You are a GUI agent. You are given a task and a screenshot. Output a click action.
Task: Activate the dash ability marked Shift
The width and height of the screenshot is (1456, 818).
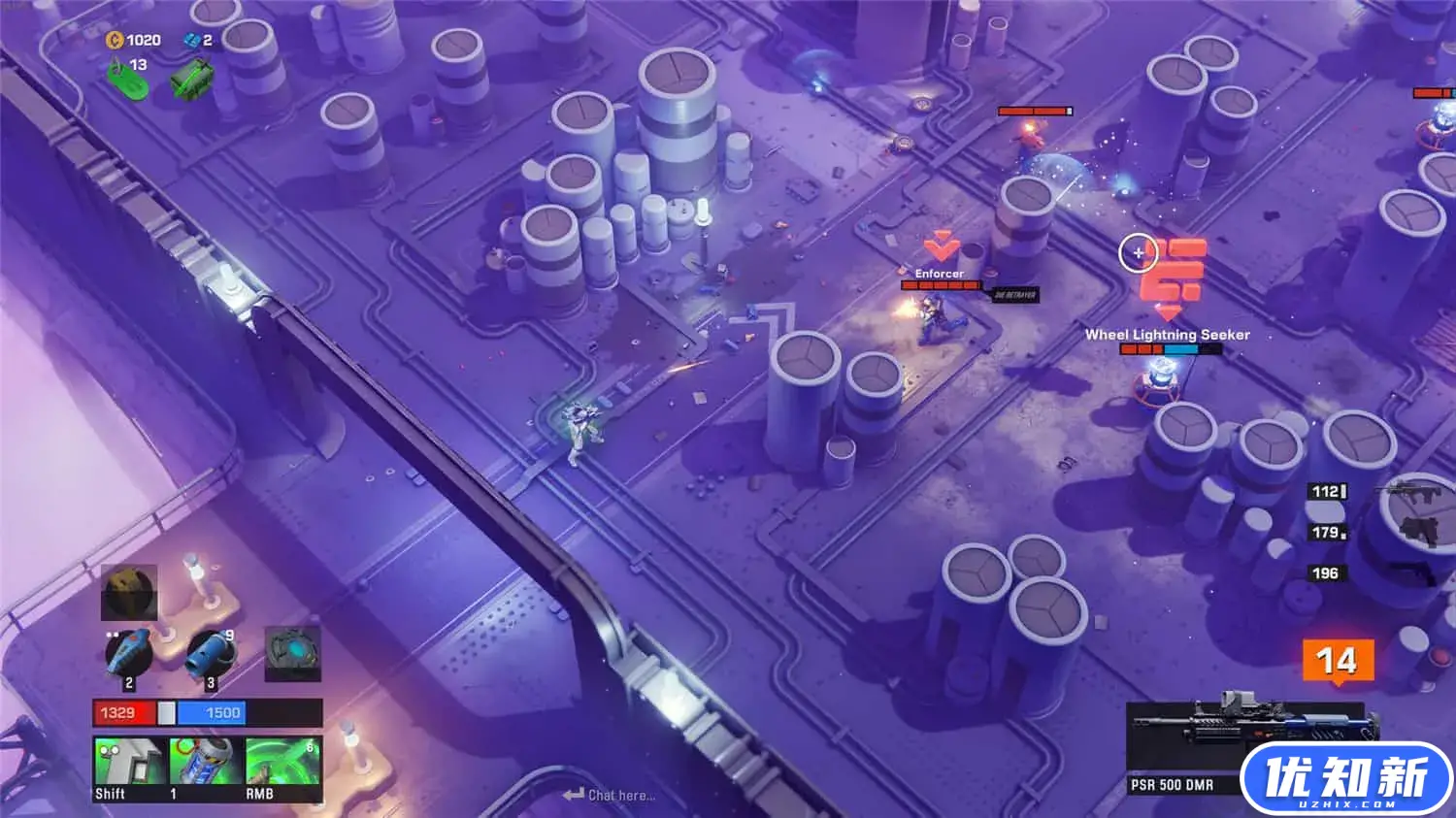130,767
